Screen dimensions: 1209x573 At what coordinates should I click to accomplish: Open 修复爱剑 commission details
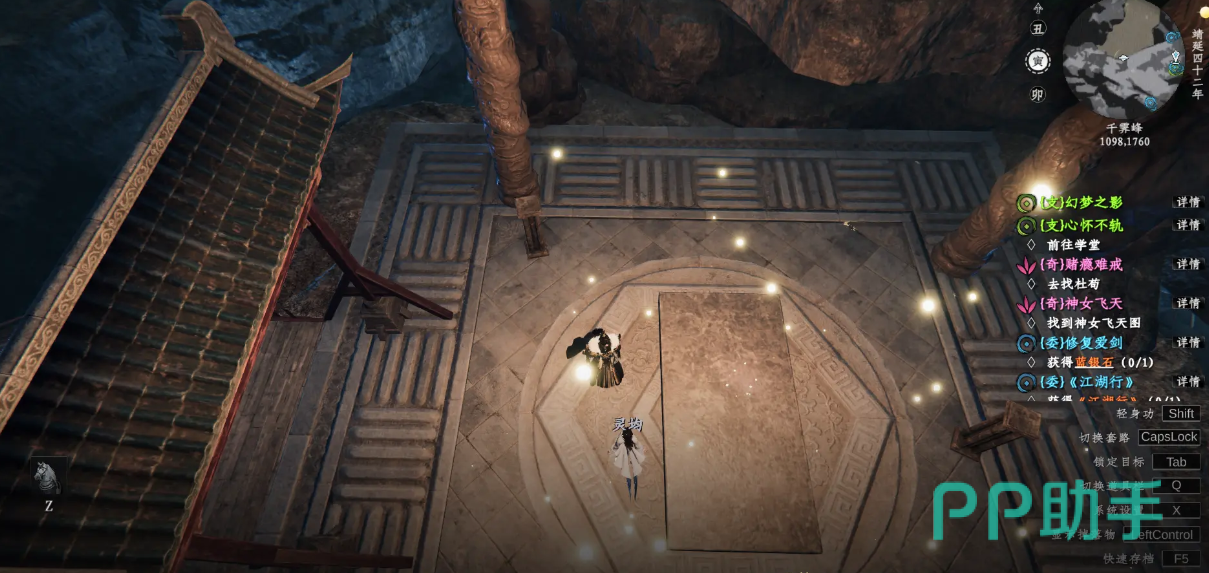[x=1188, y=343]
